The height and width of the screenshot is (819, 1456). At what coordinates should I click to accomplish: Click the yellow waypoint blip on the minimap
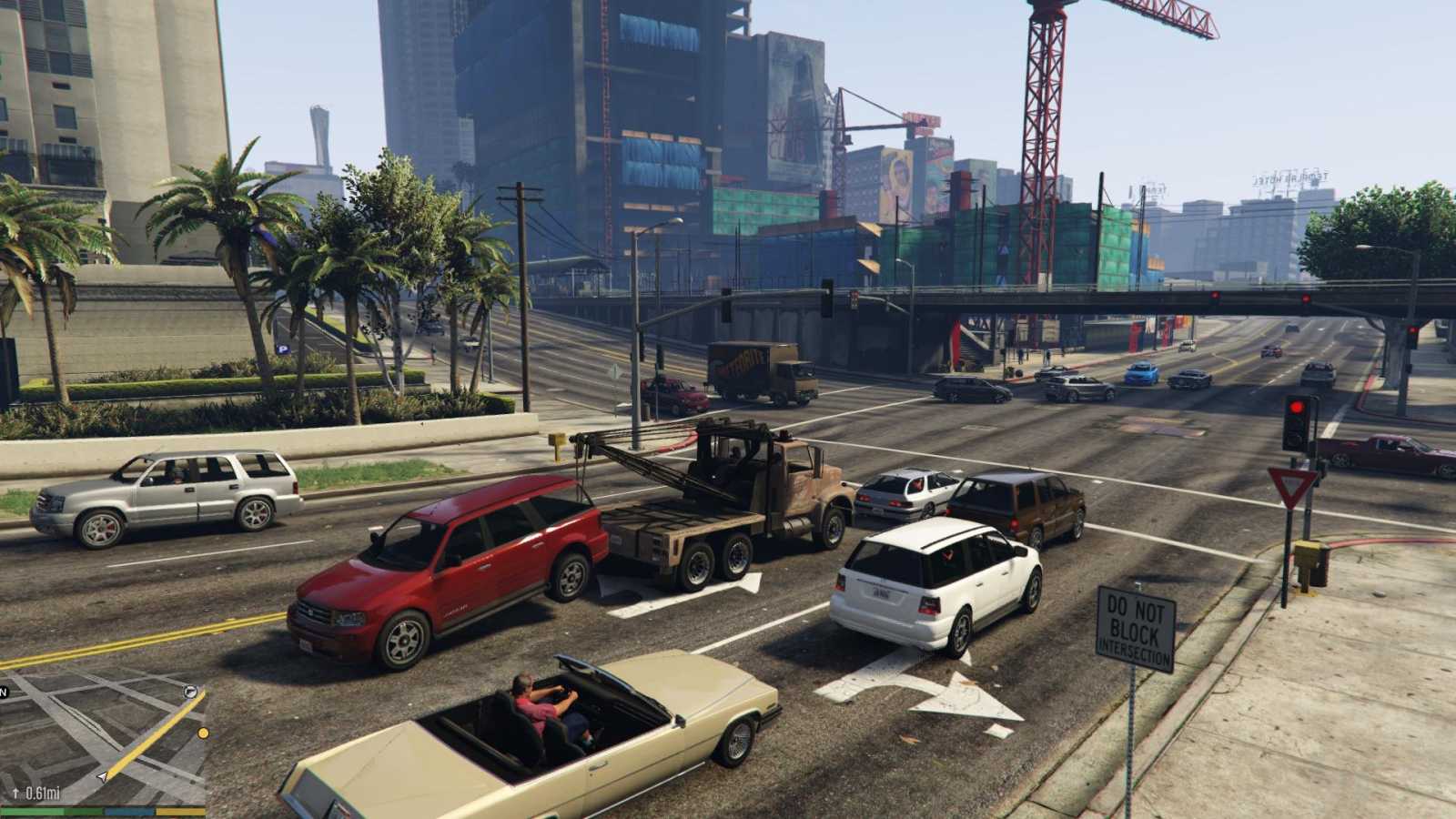(202, 733)
